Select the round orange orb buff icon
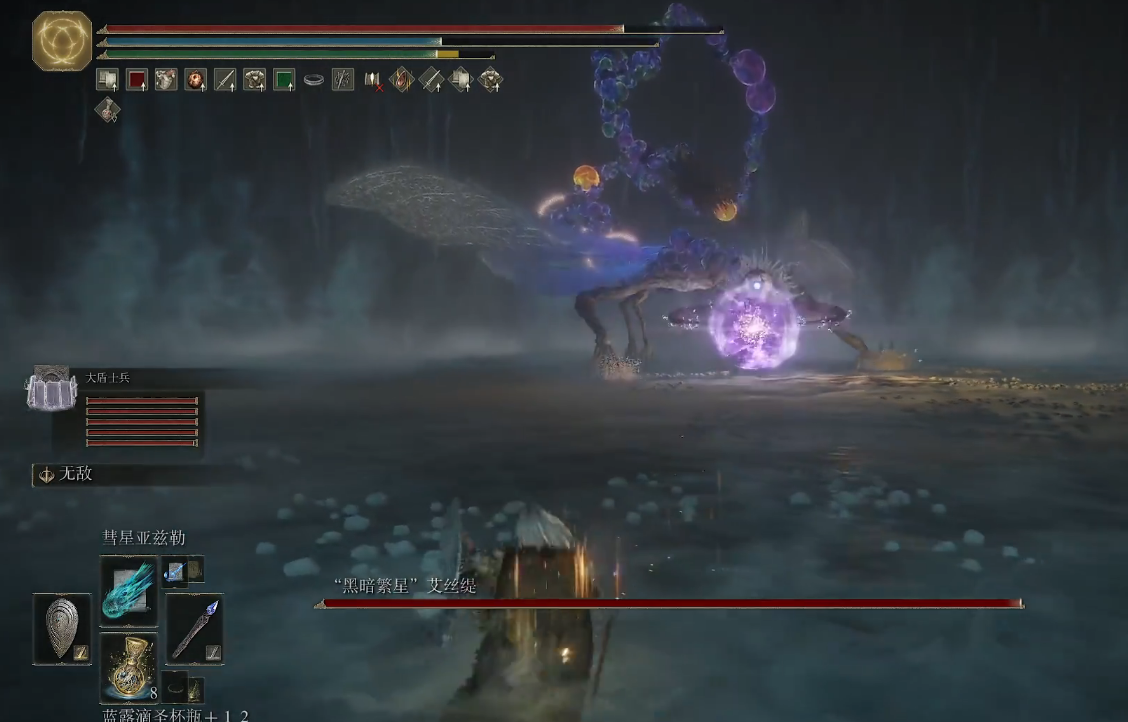Image resolution: width=1128 pixels, height=722 pixels. tap(196, 80)
